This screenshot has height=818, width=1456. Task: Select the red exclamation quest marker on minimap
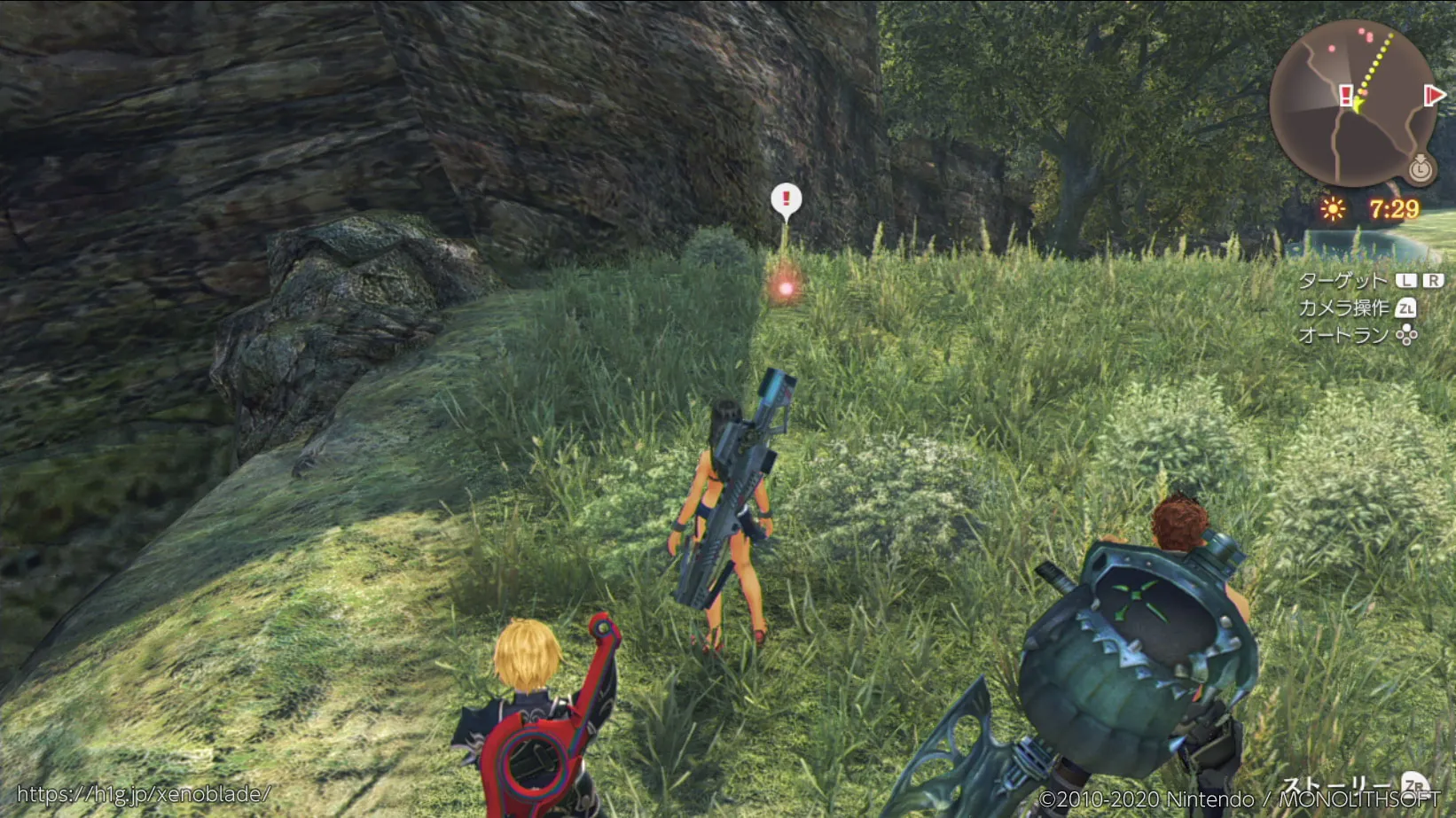click(1345, 95)
